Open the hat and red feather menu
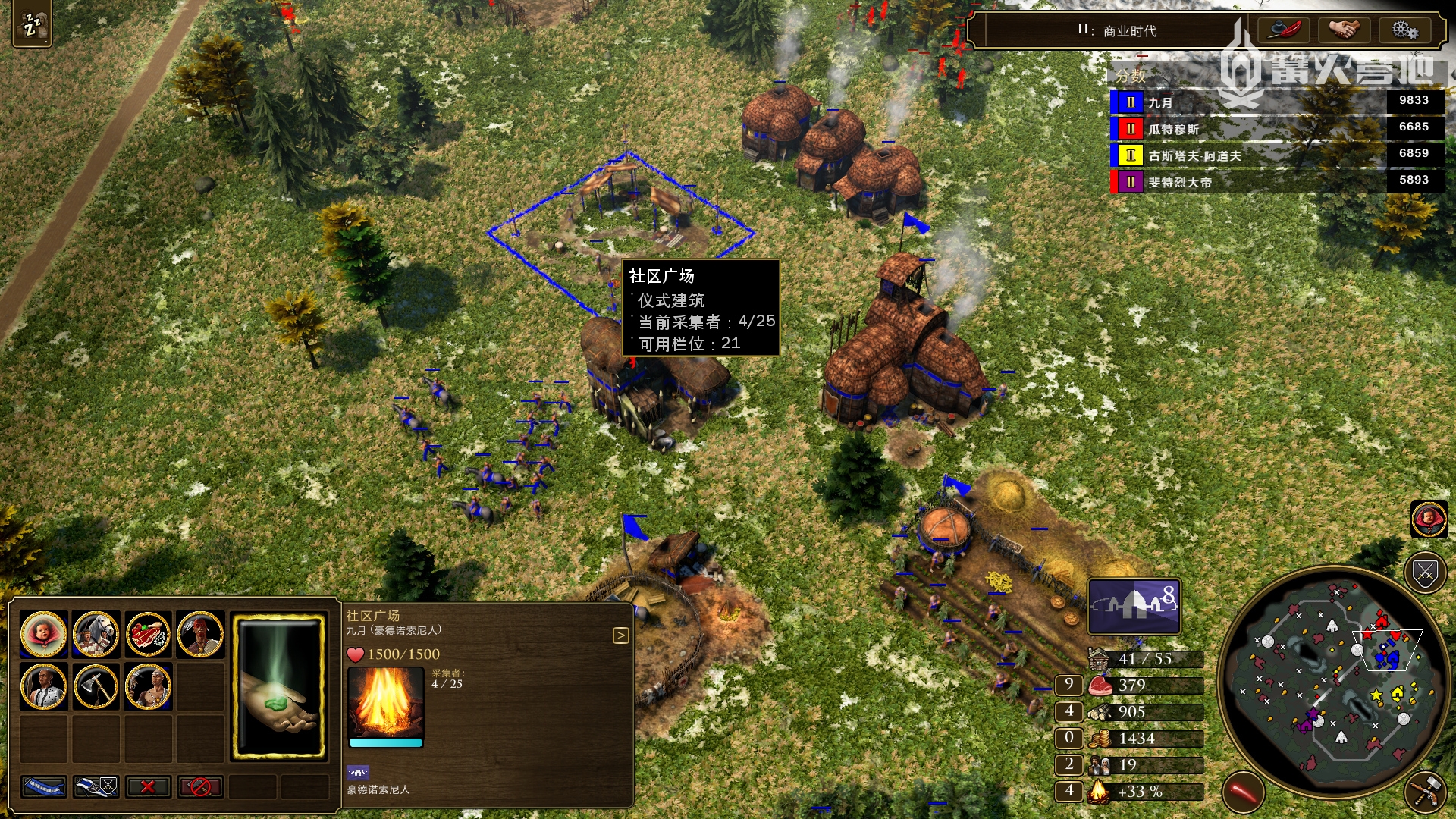 pos(1284,30)
